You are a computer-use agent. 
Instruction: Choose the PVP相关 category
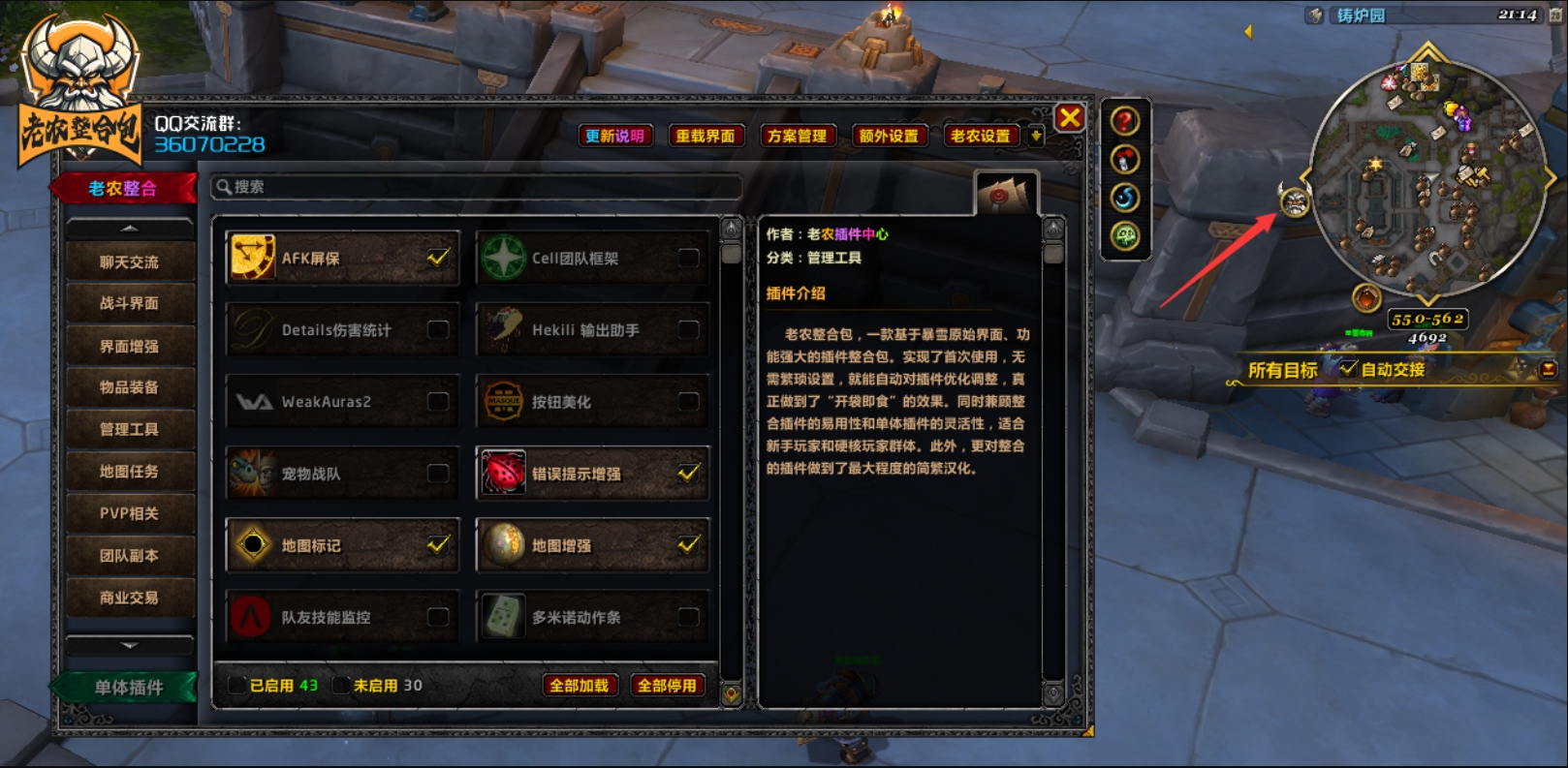pyautogui.click(x=129, y=513)
